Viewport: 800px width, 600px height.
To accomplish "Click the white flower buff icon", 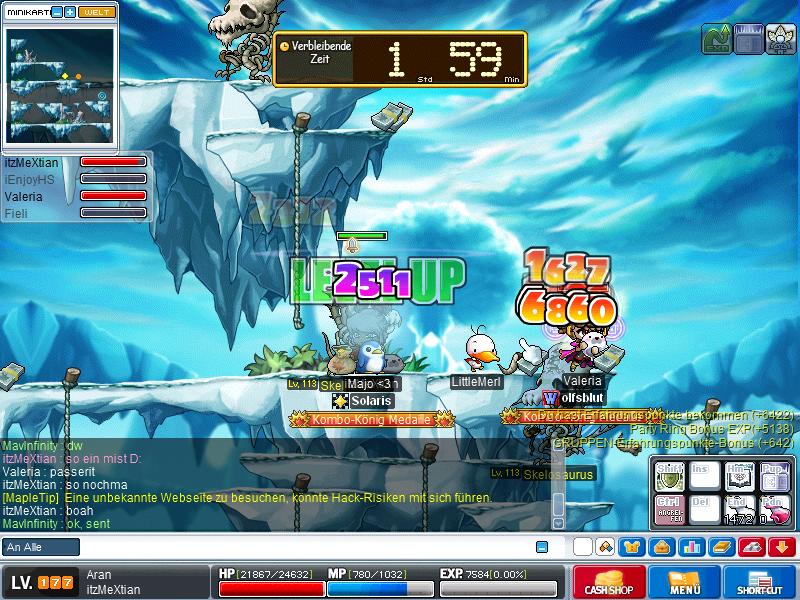I will (x=781, y=38).
